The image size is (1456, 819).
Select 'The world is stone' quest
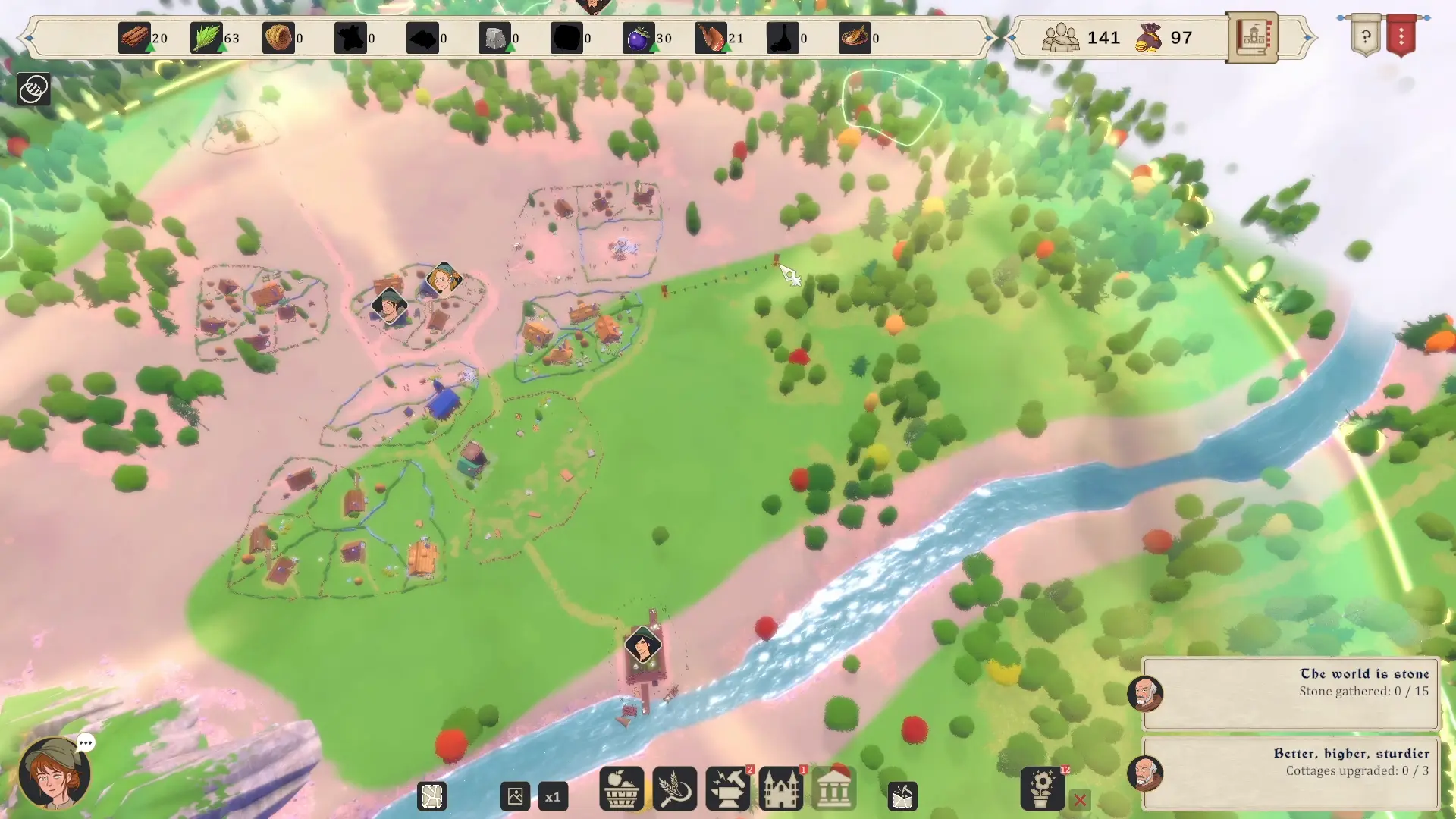[1290, 692]
